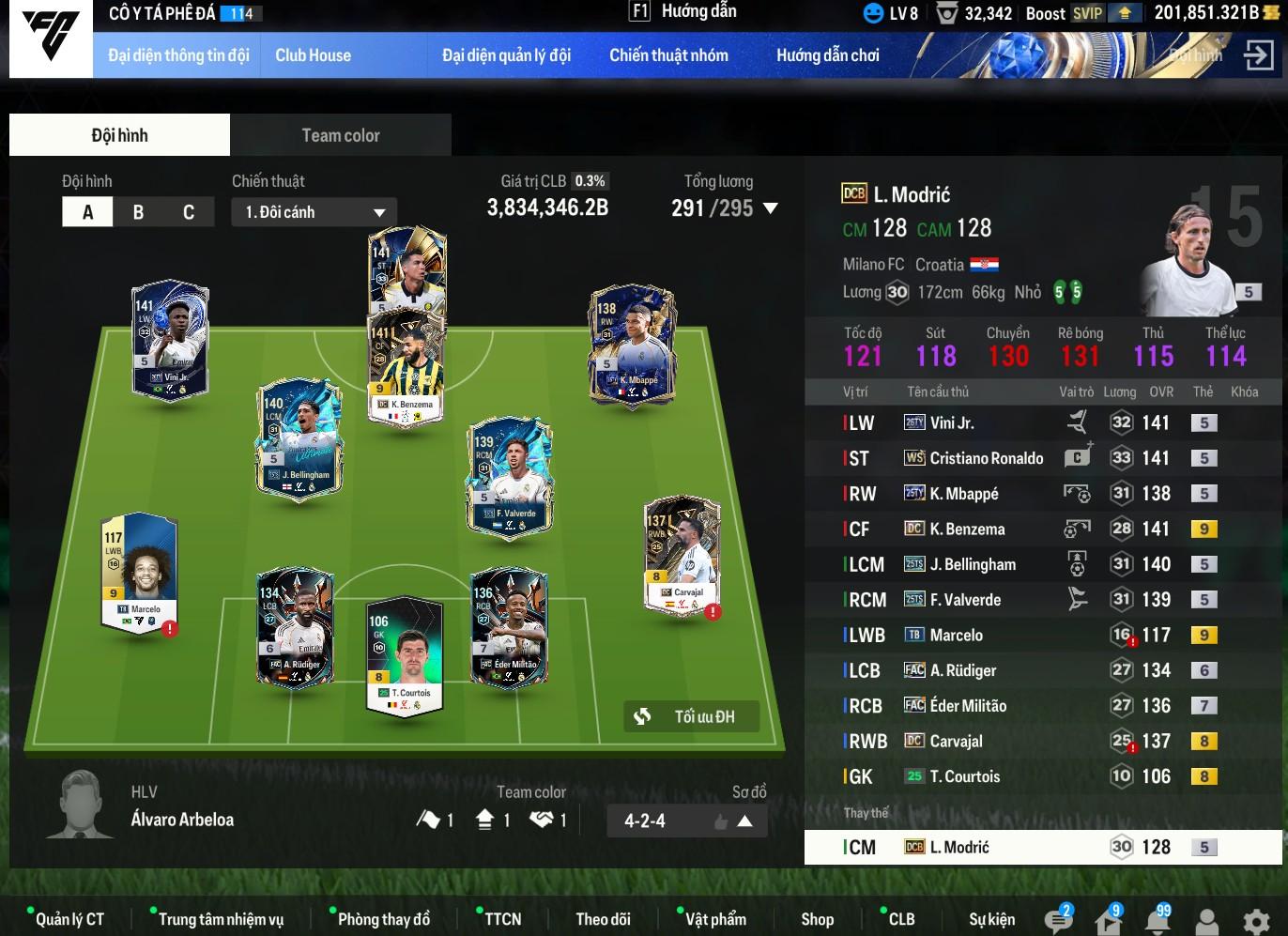Open the Shop
The height and width of the screenshot is (936, 1288).
[x=817, y=919]
